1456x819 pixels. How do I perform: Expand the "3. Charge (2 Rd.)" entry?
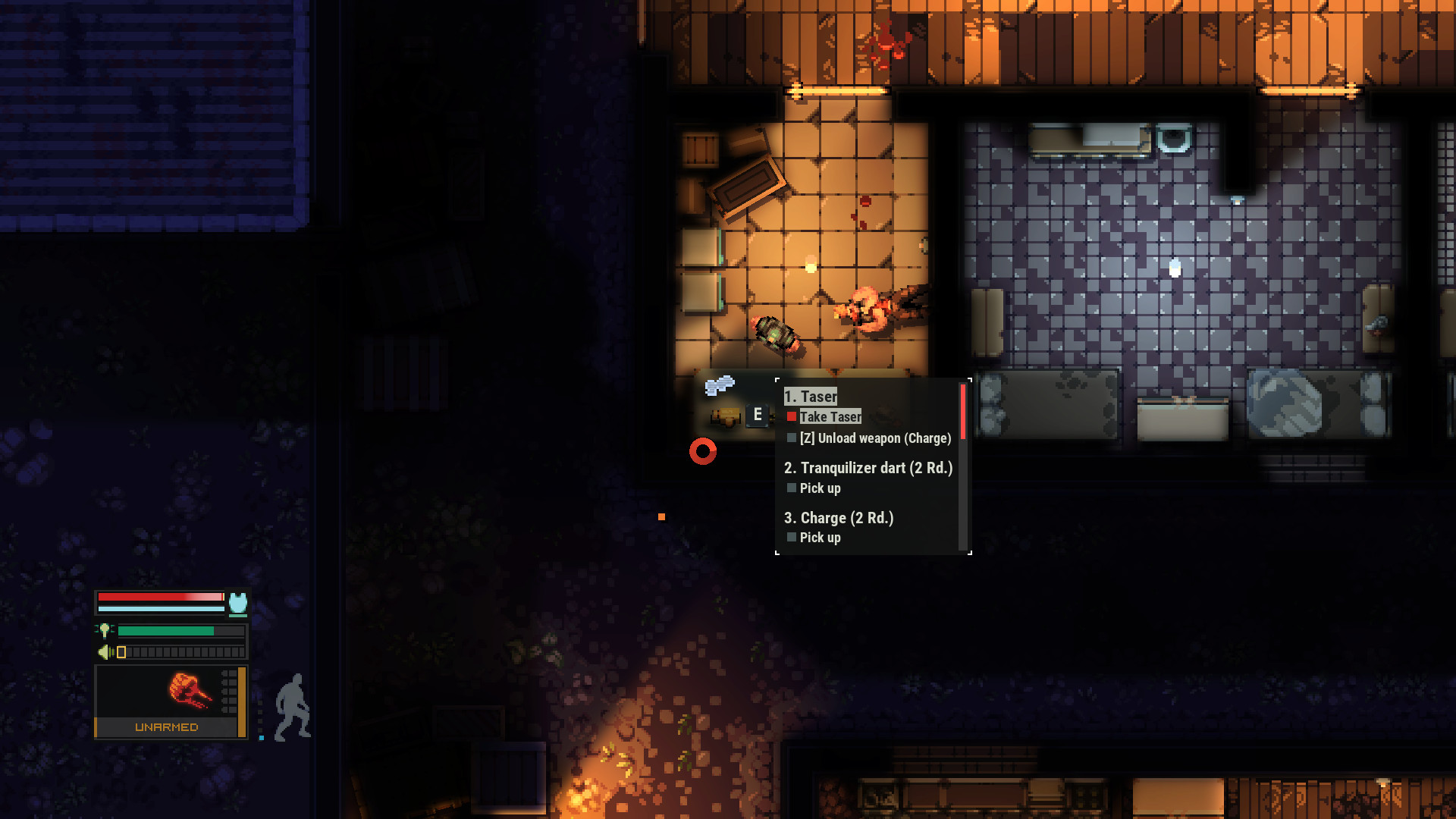pyautogui.click(x=839, y=518)
